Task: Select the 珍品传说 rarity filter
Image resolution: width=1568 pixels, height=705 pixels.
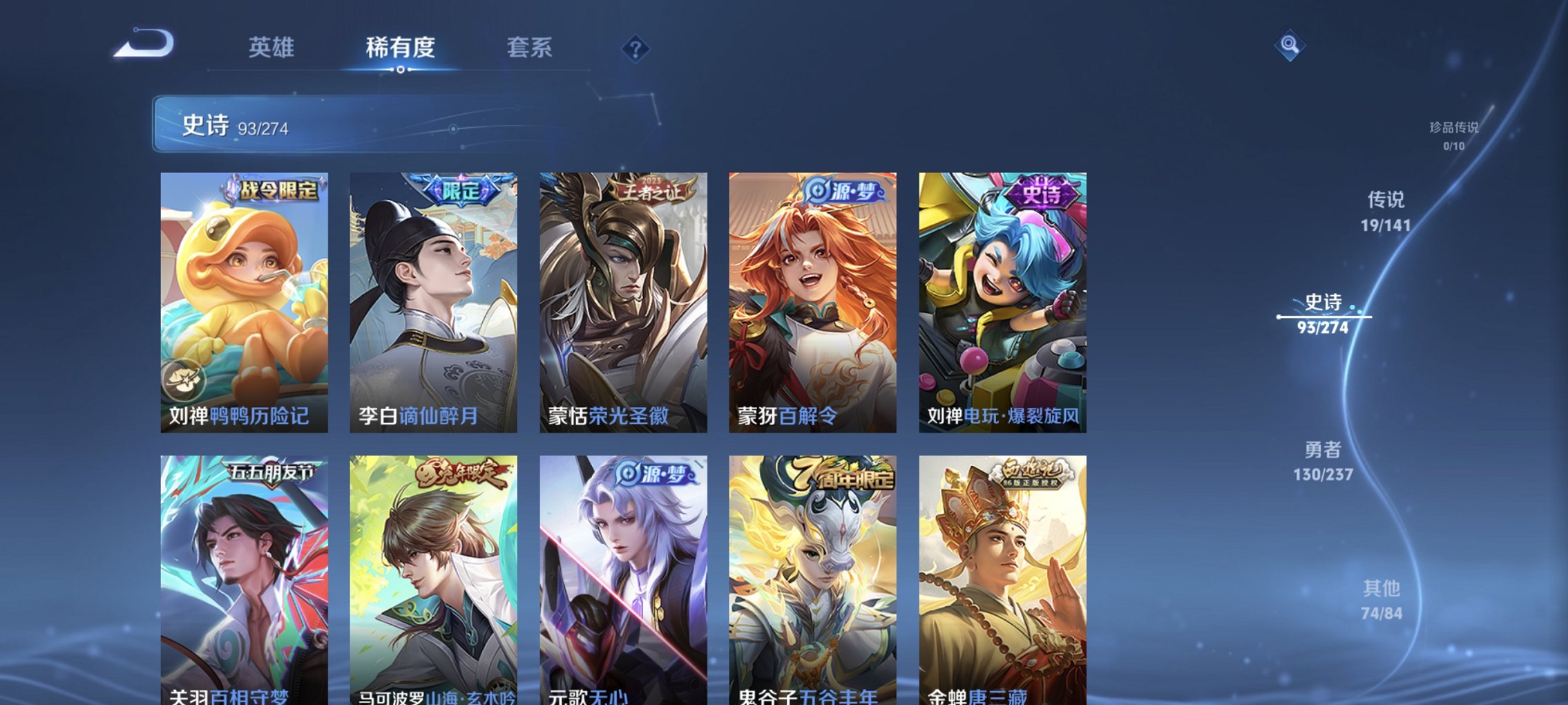Action: point(1455,135)
